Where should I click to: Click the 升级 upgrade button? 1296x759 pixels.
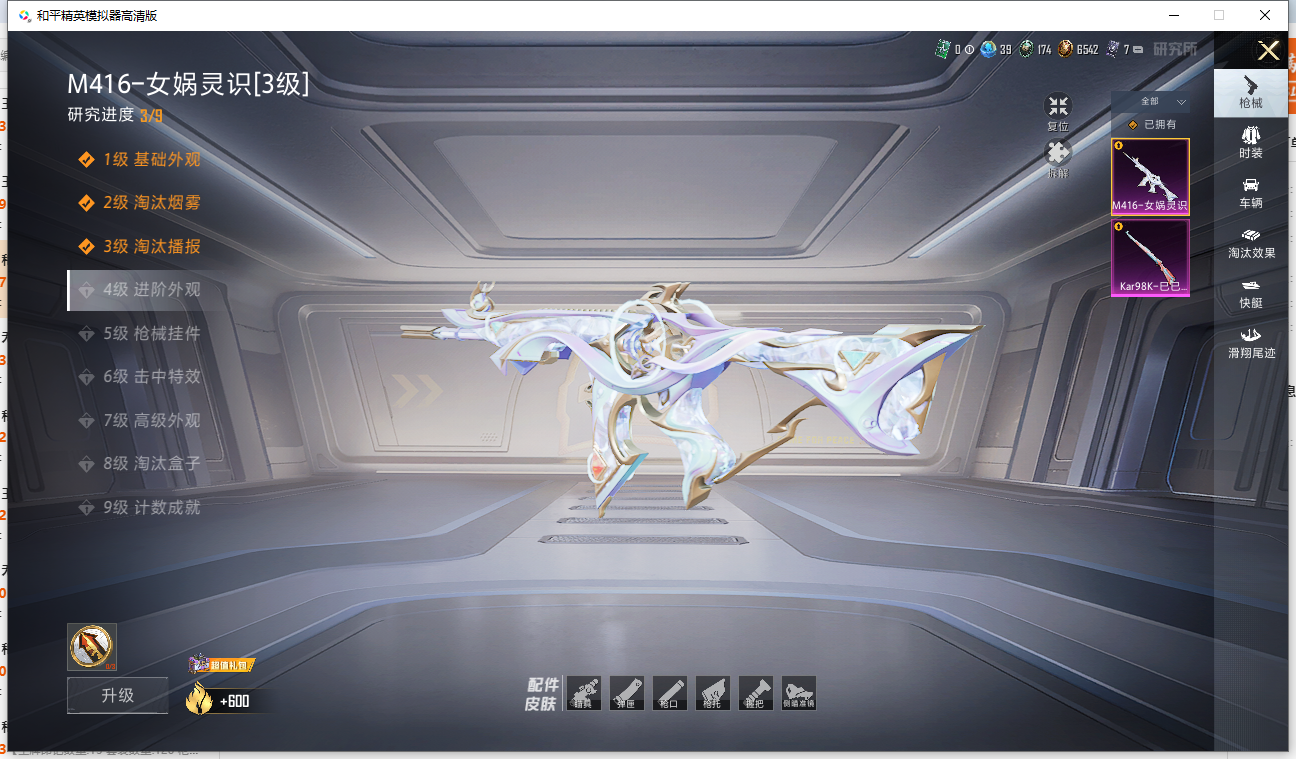pyautogui.click(x=117, y=695)
